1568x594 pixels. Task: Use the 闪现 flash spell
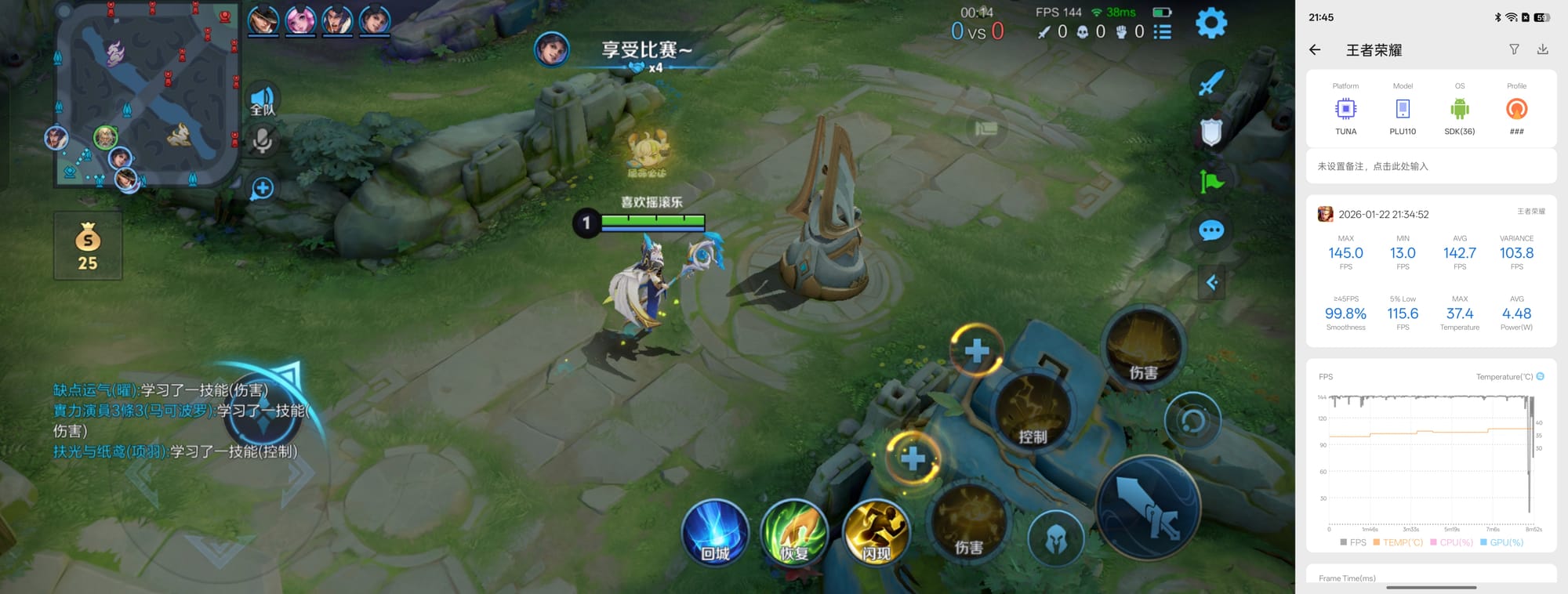876,533
